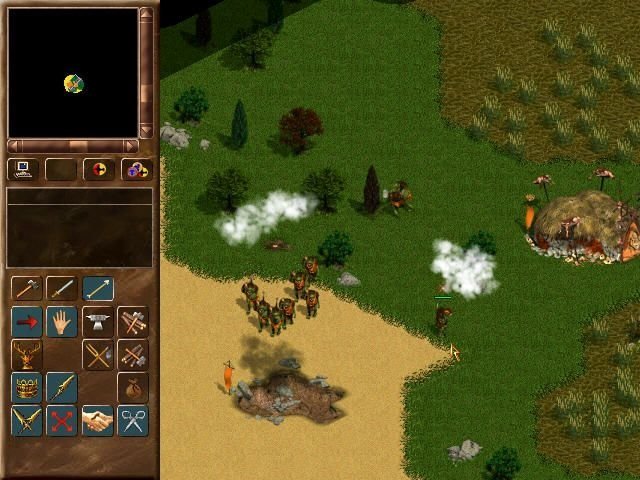Open the computer menu icon

[x=23, y=170]
